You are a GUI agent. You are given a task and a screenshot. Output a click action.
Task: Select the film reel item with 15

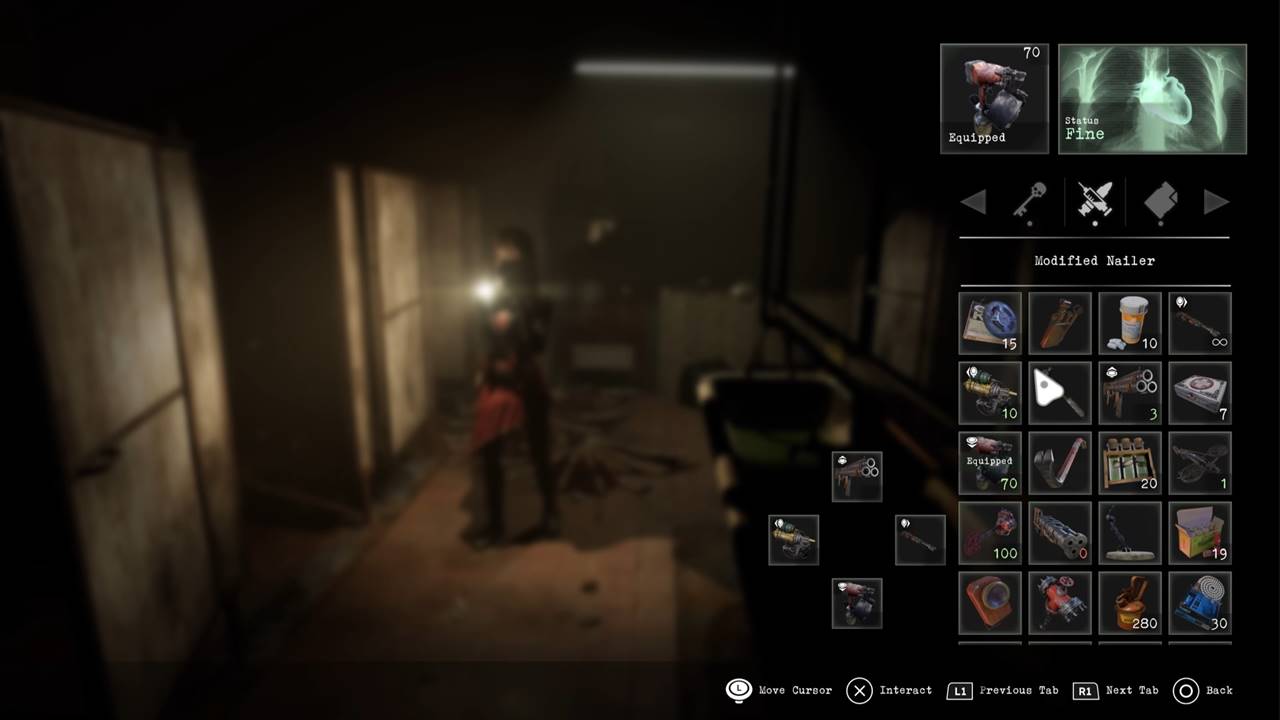point(990,323)
